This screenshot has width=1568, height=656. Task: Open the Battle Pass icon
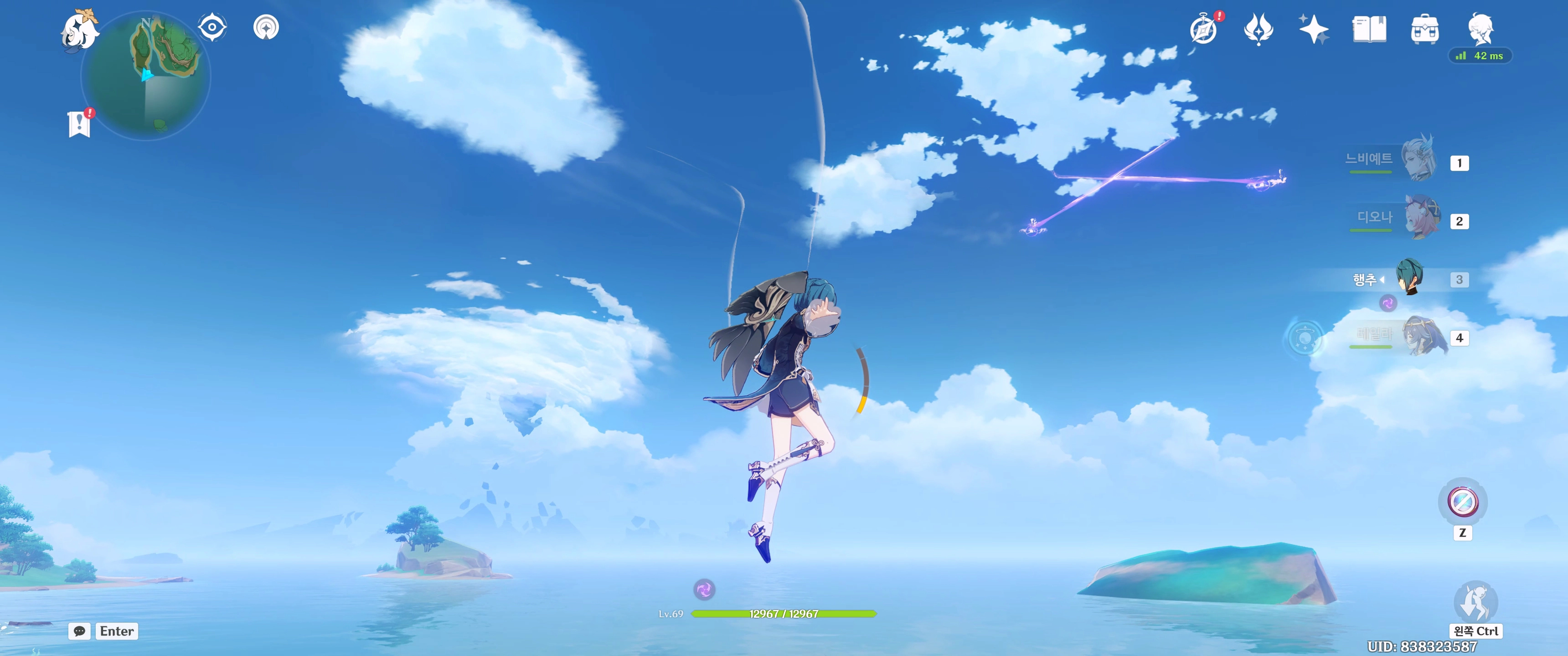[x=1258, y=29]
